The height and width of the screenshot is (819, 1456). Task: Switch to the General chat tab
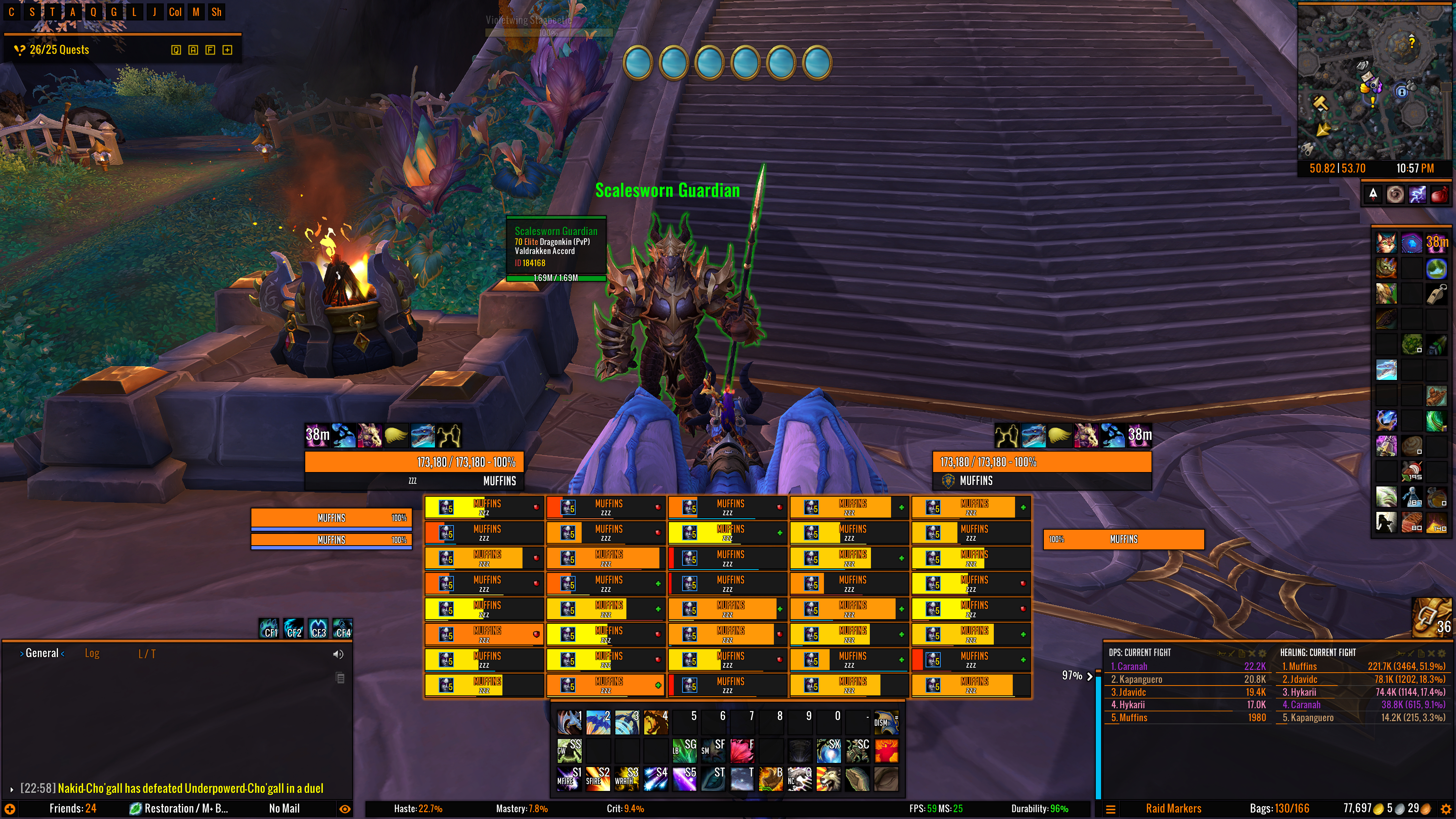coord(42,653)
